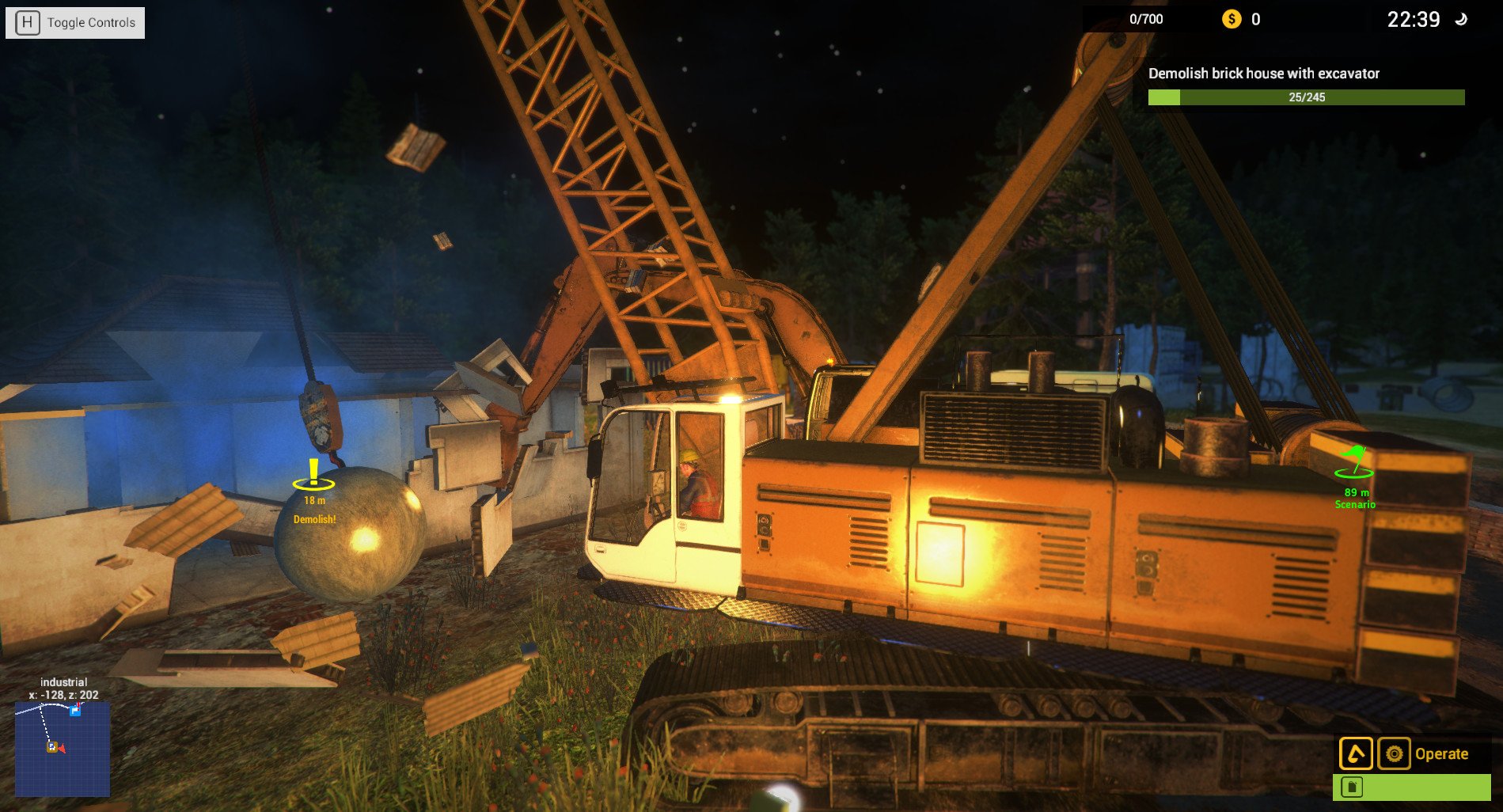Click the H key icon in Toggle Controls
This screenshot has height=812, width=1503.
(29, 21)
